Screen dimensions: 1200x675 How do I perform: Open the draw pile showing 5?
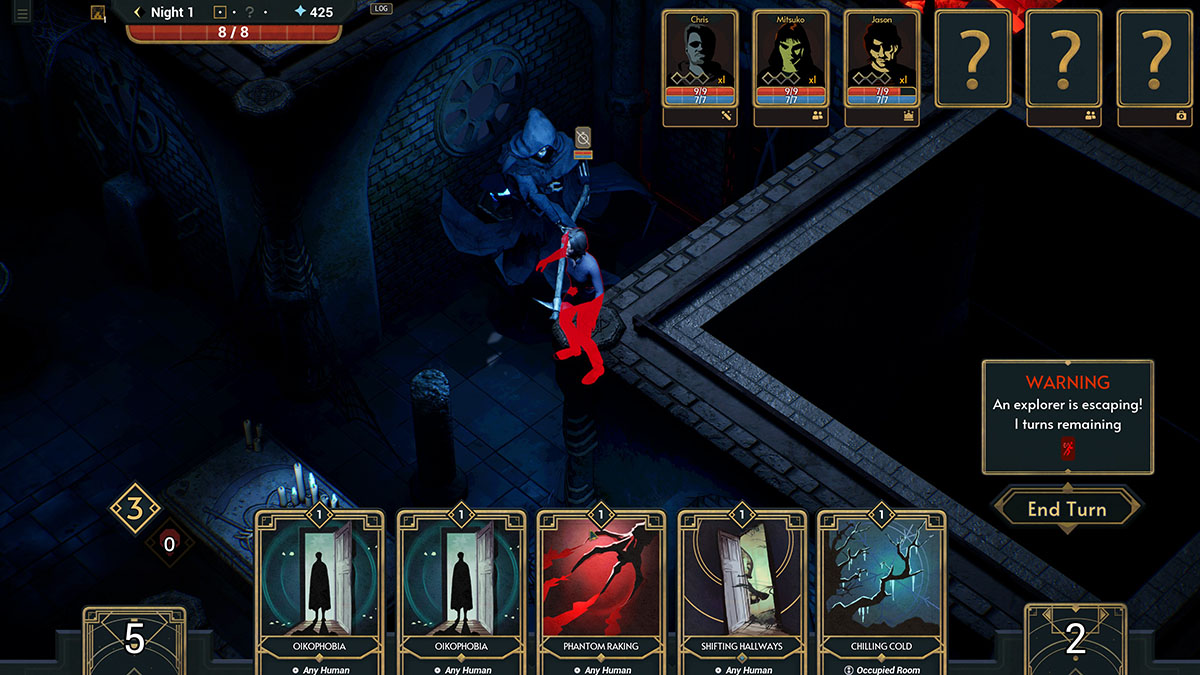134,638
